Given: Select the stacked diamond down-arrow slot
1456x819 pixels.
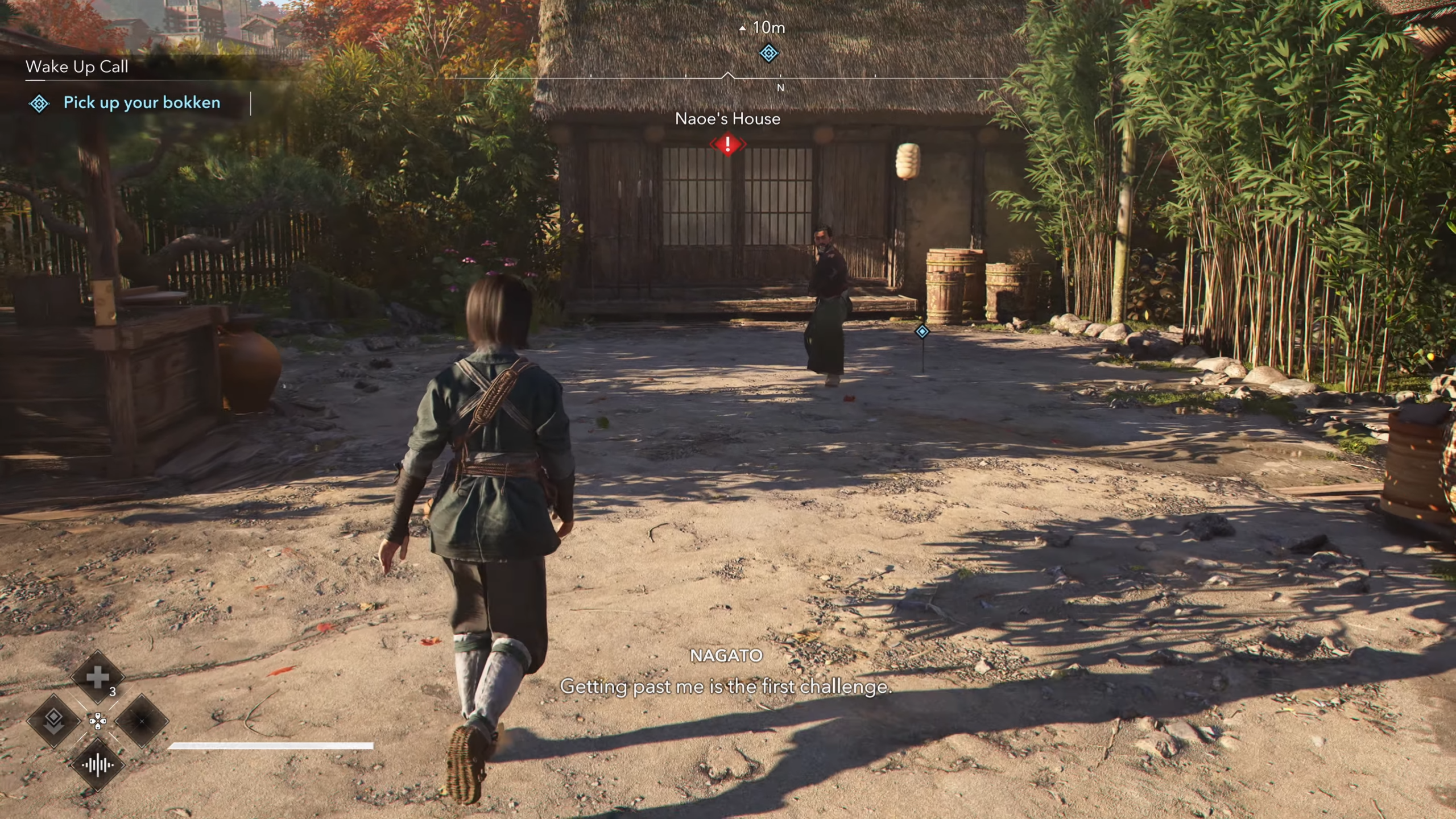Looking at the screenshot, I should (x=53, y=720).
